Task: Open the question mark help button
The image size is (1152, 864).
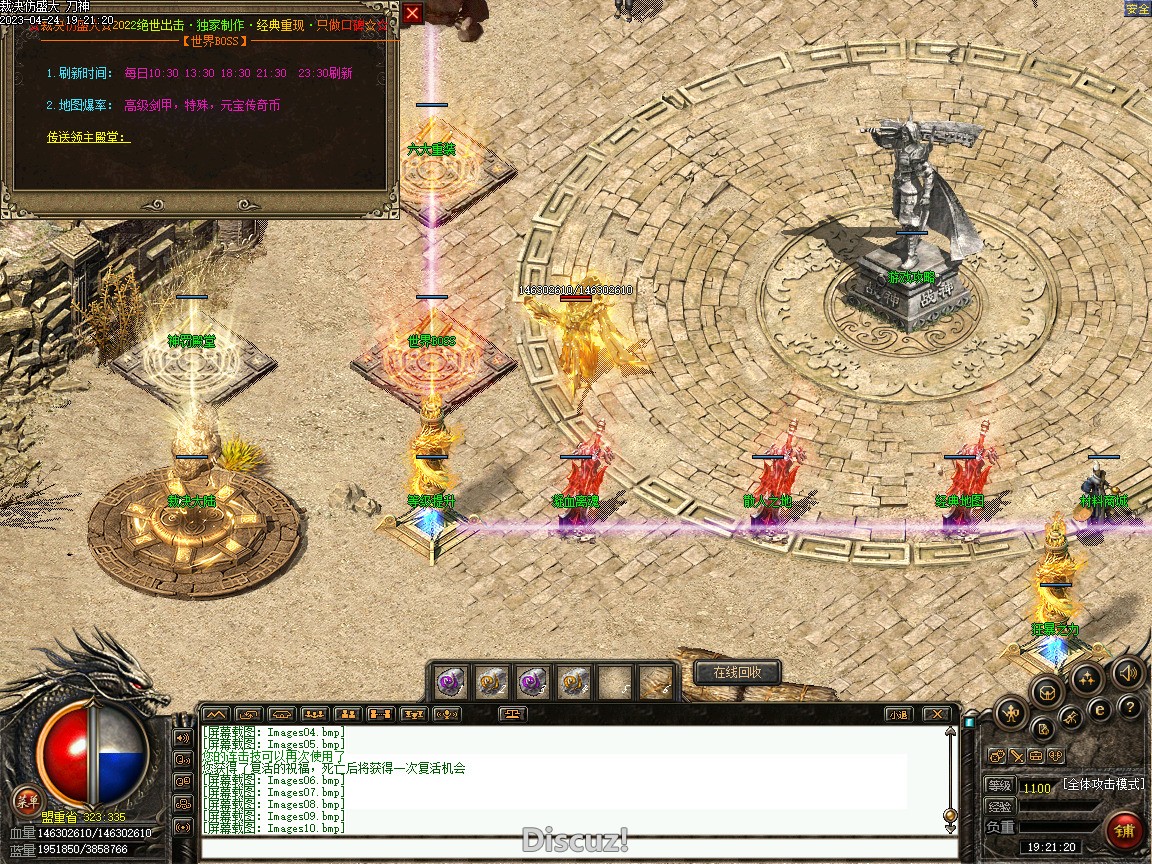Action: tap(1130, 708)
